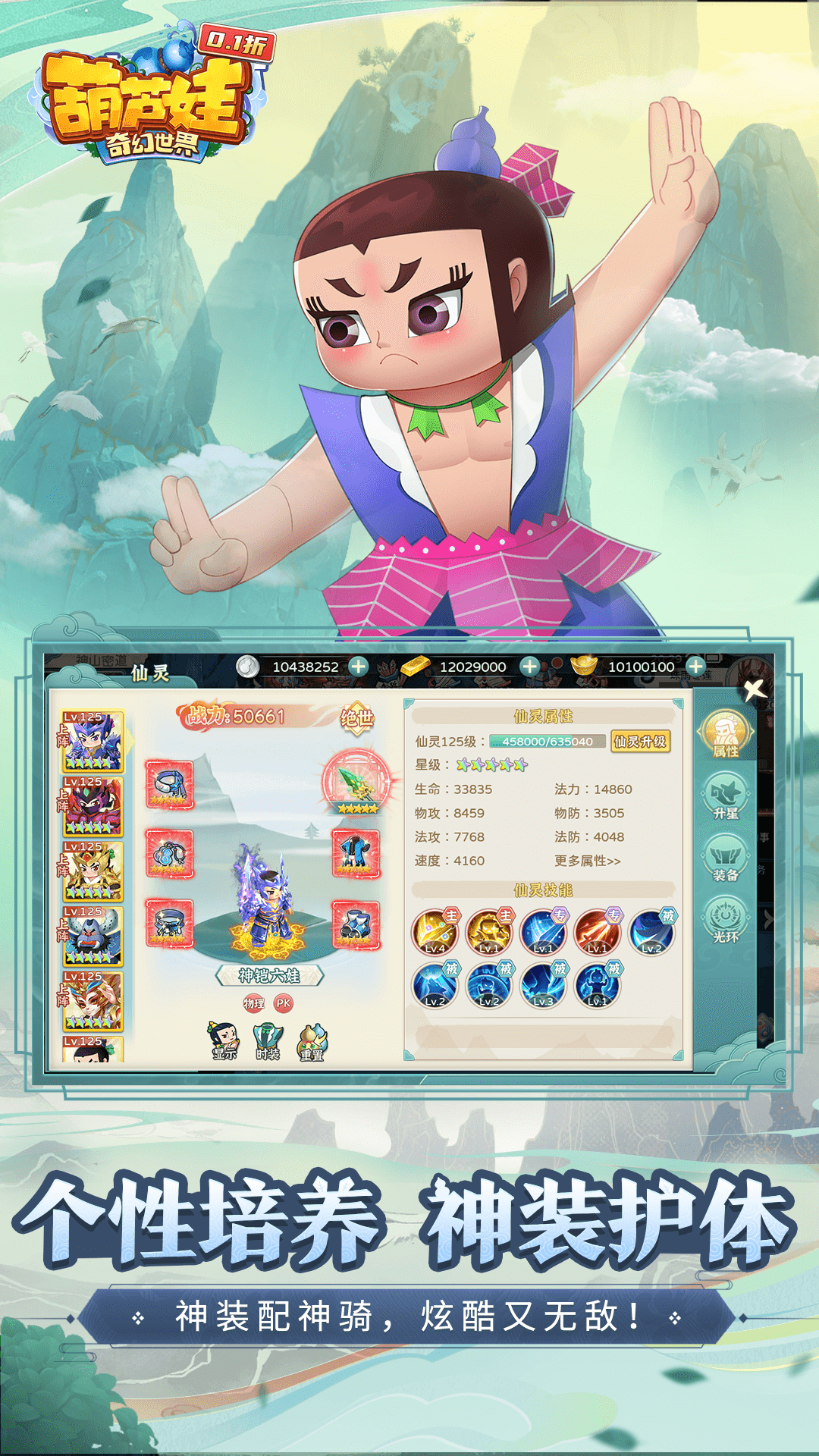Click the 仙灵升级 upgrade button
This screenshot has width=819, height=1456.
click(x=641, y=741)
